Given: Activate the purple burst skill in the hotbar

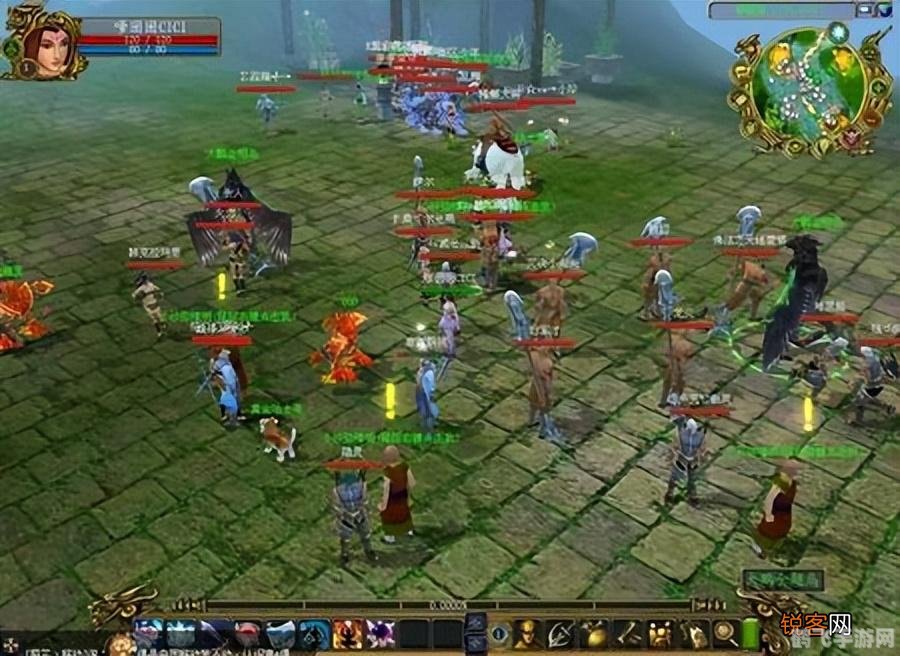Looking at the screenshot, I should [380, 633].
